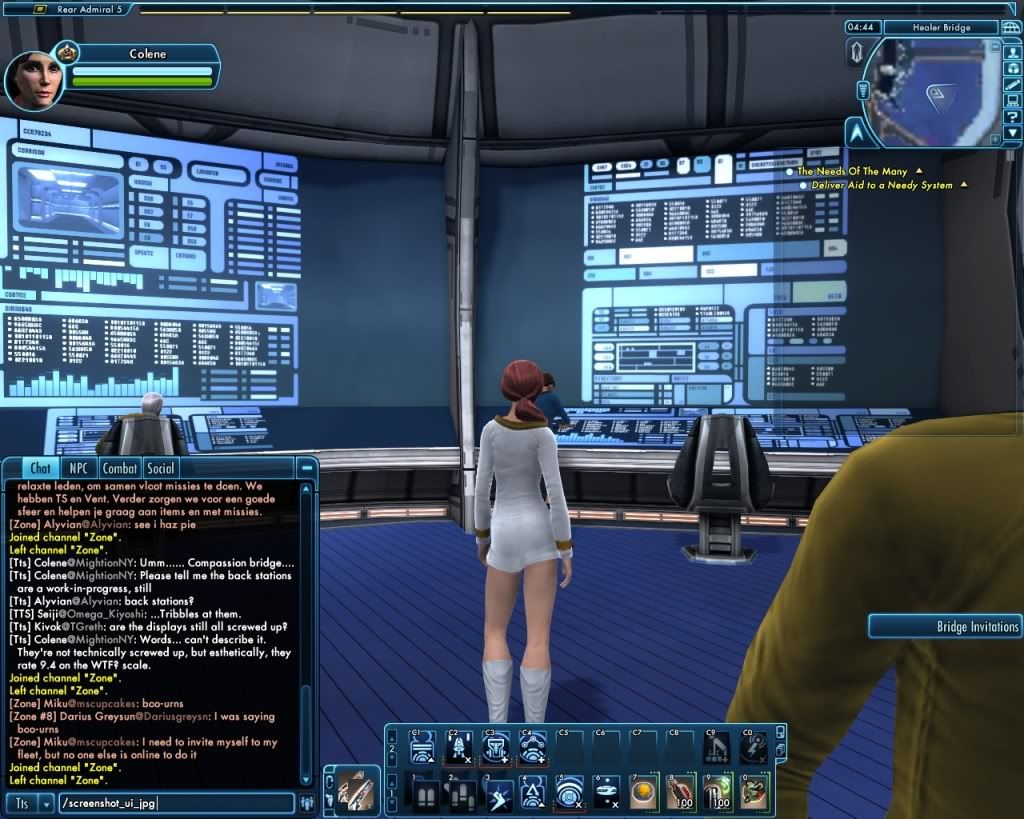
Task: Use the red hypo item in slot 8
Action: (679, 792)
